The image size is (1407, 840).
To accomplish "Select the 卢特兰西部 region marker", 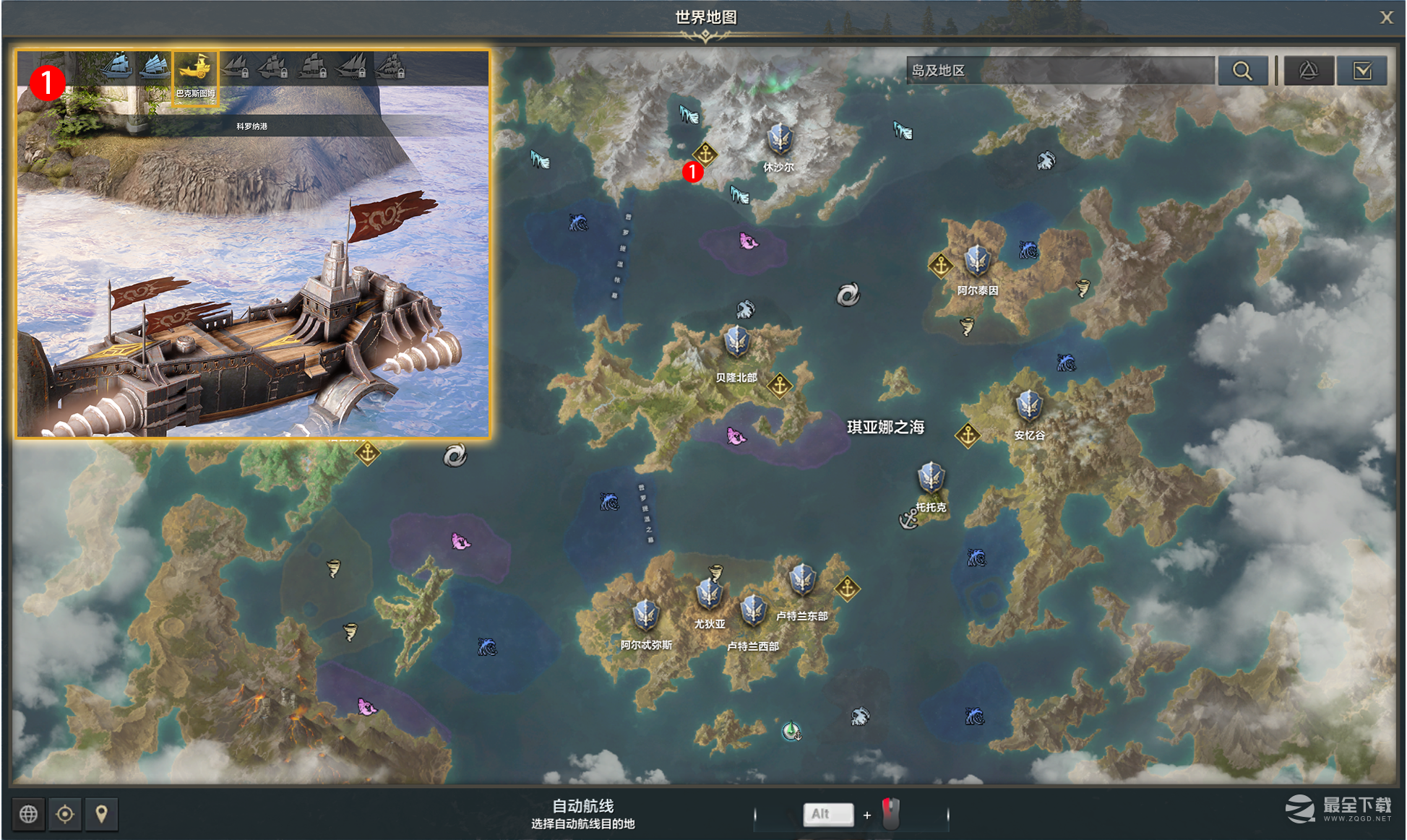I will click(753, 610).
